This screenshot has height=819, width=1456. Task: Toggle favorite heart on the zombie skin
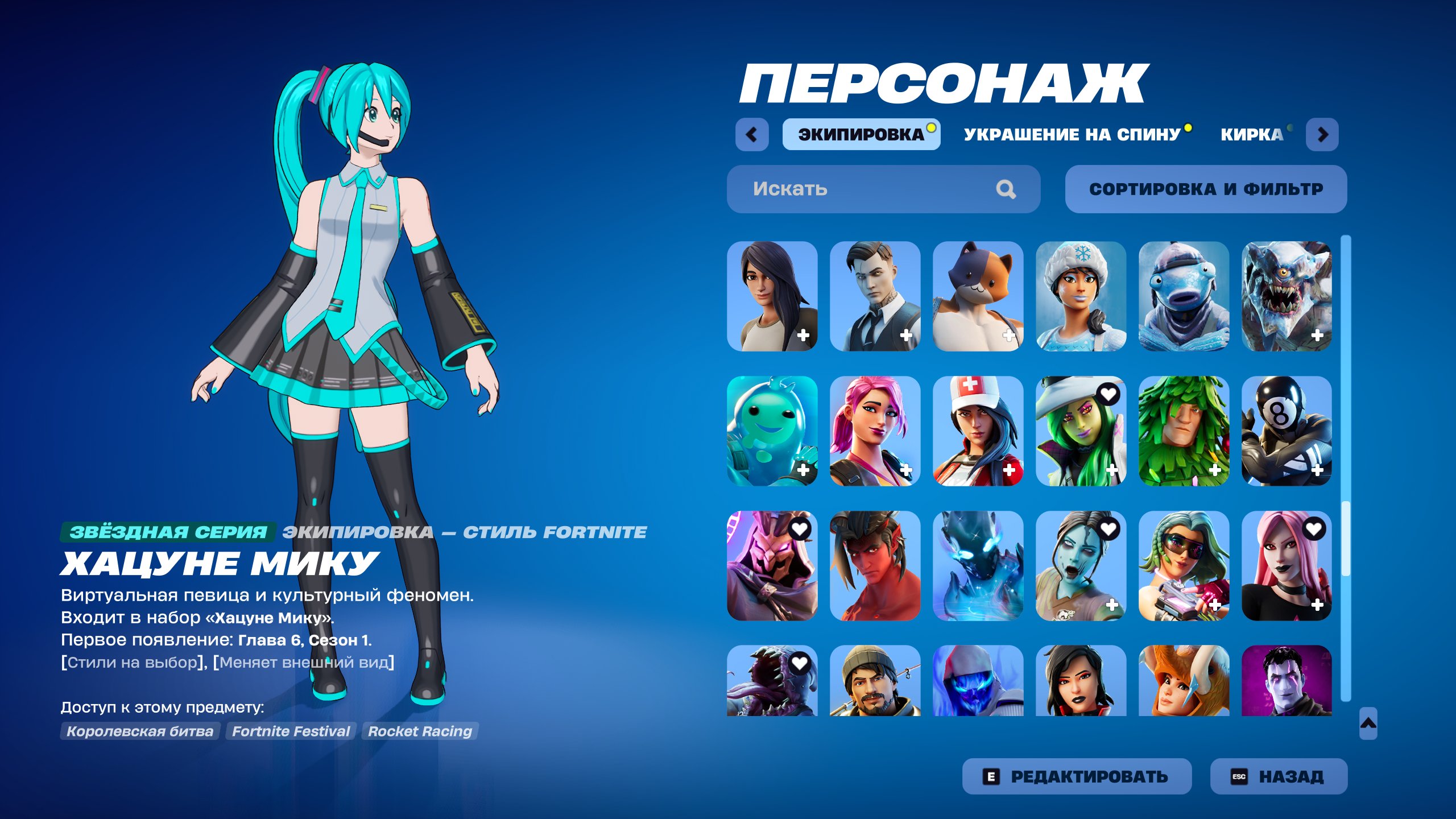pos(1107,529)
